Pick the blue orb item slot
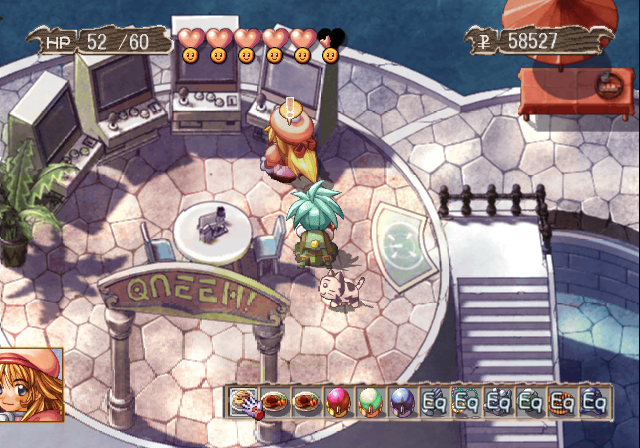The height and width of the screenshot is (448, 640). coord(402,401)
